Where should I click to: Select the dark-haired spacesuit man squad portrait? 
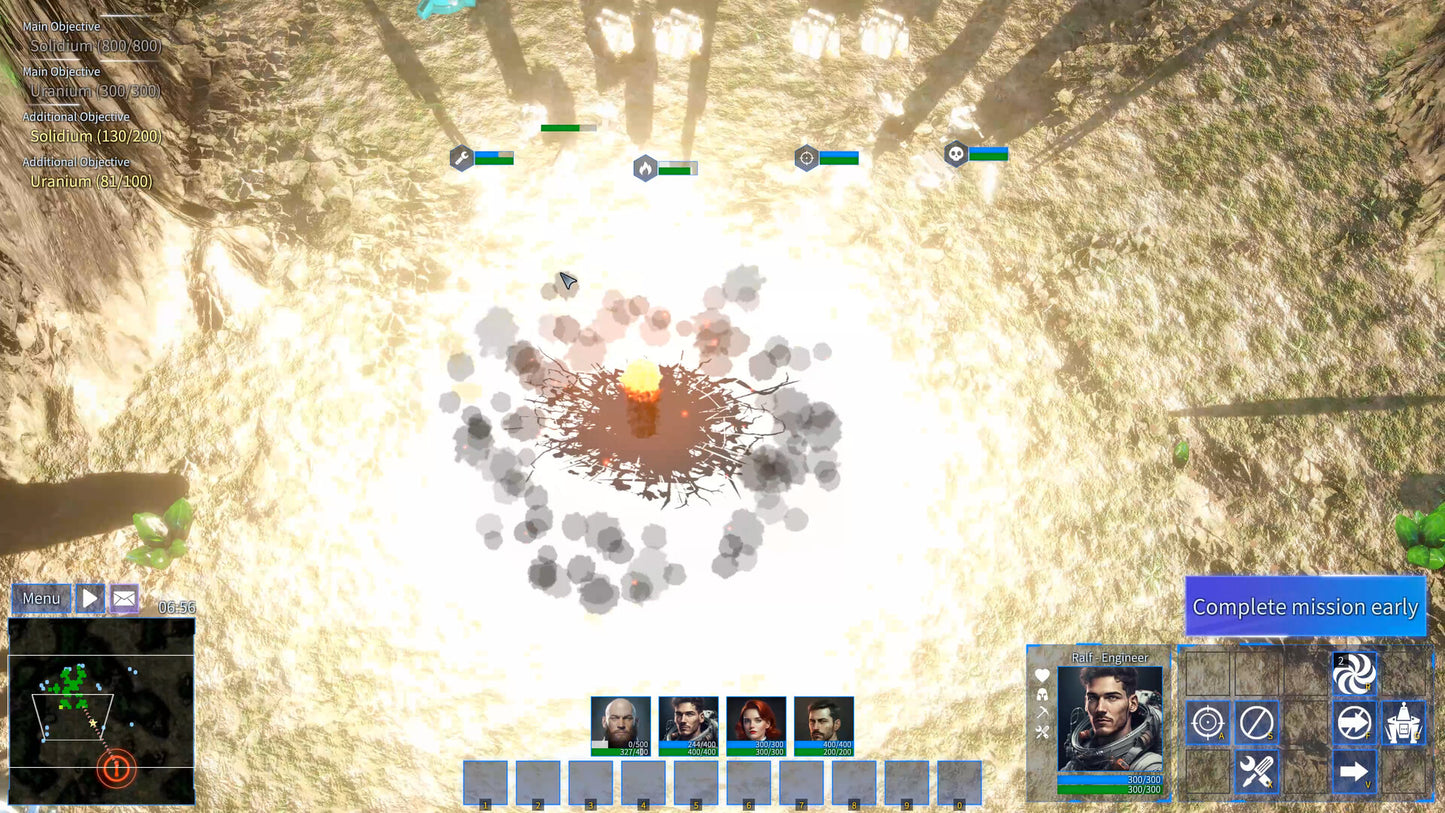(688, 726)
